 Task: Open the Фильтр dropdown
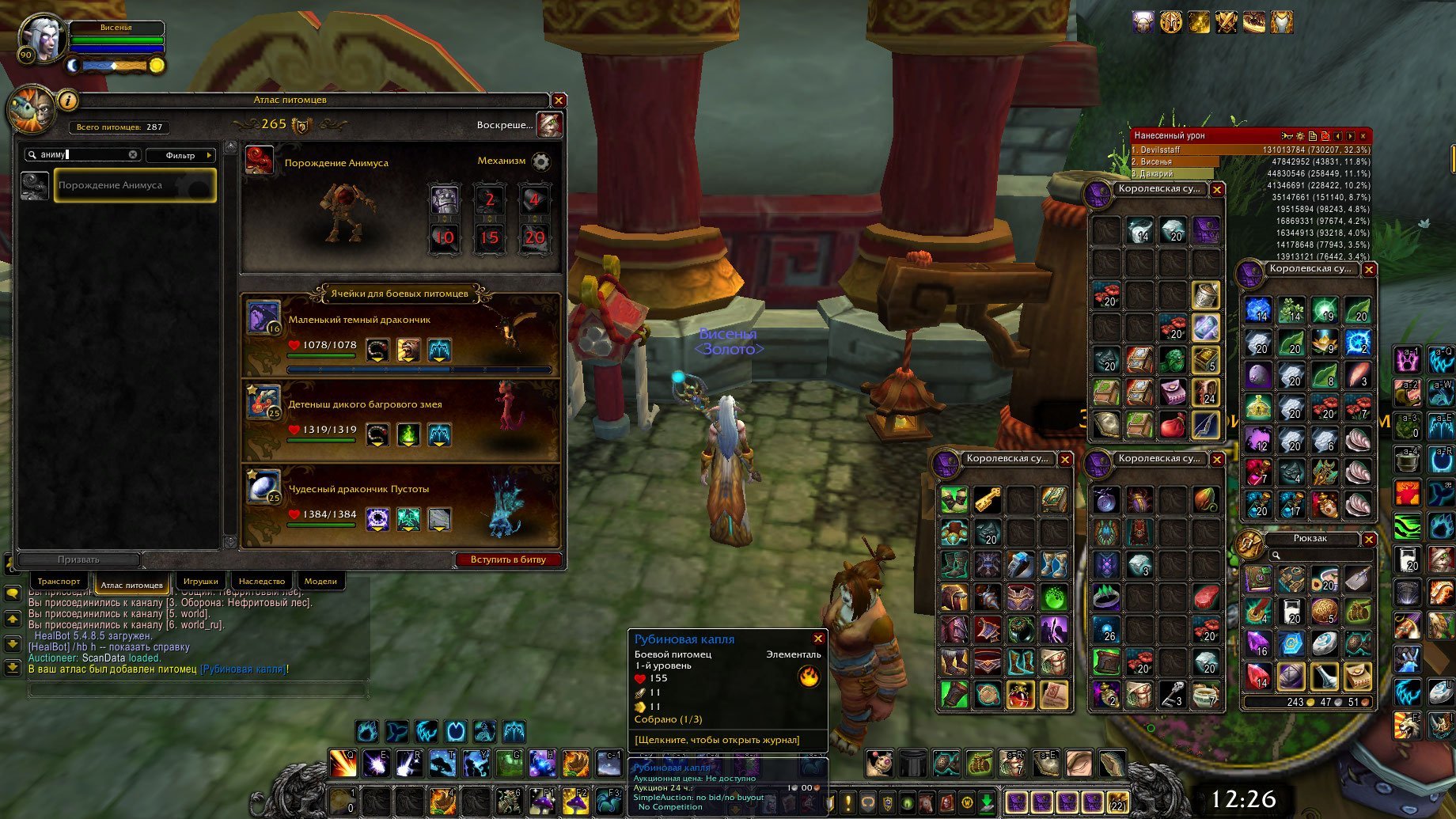click(x=181, y=155)
